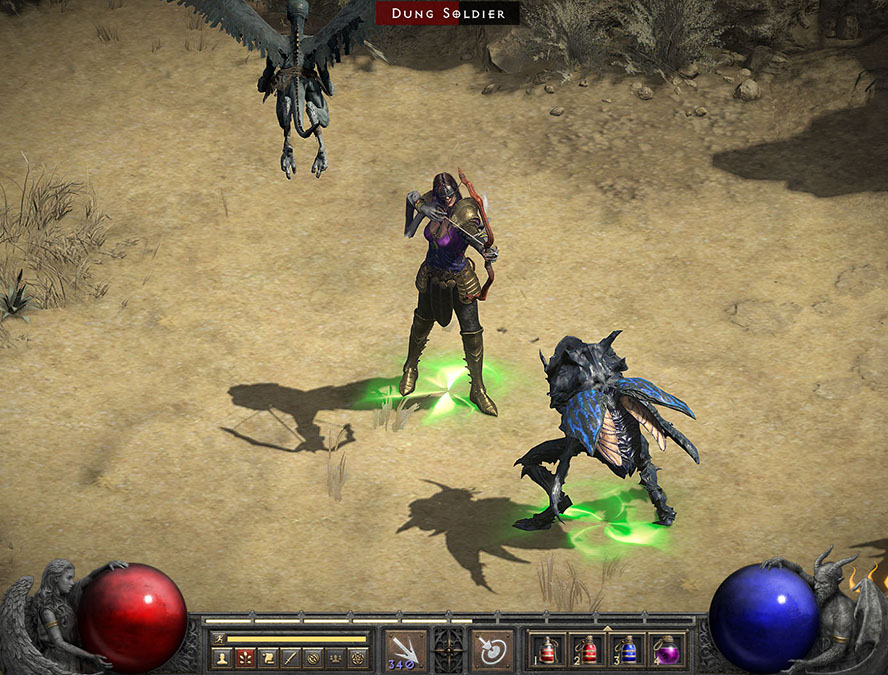
Task: Open the party button with three figures
Action: coord(336,658)
